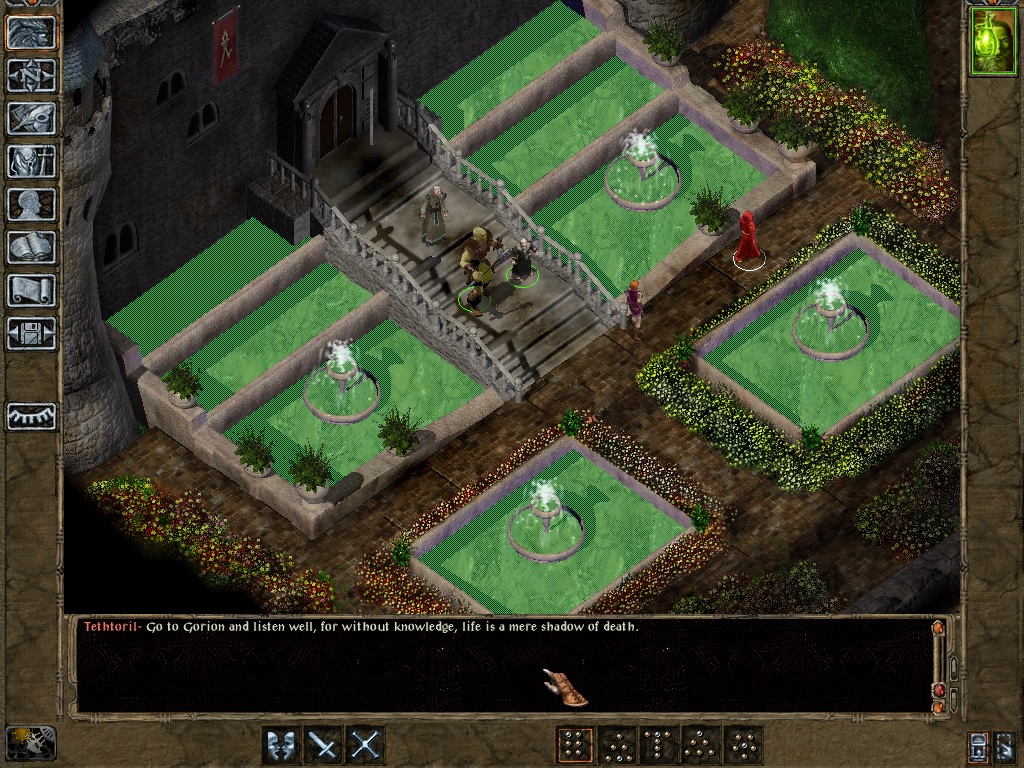
Task: Select the party member portrait
Action: click(993, 41)
